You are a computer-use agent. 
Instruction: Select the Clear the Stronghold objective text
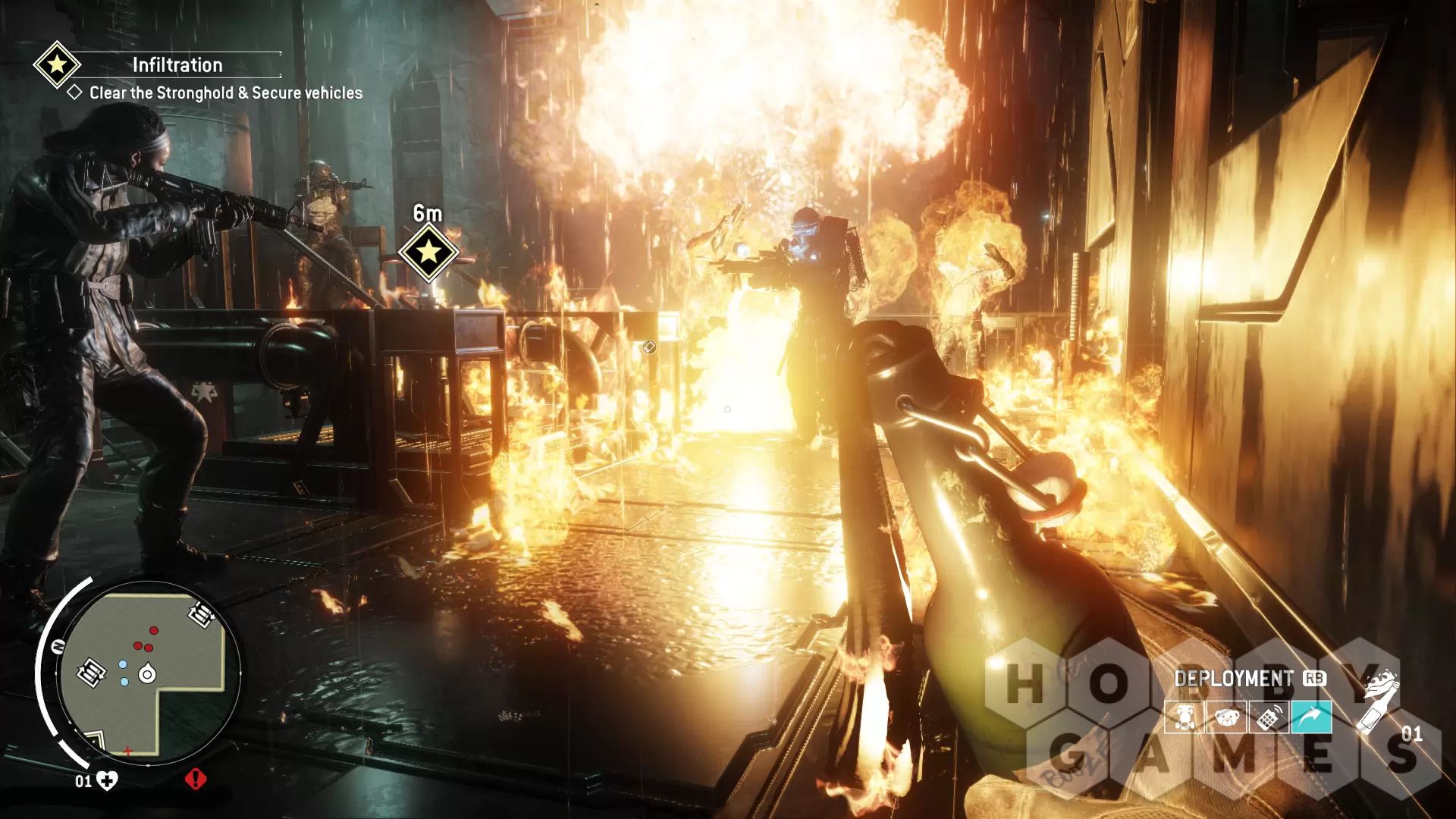pos(225,93)
